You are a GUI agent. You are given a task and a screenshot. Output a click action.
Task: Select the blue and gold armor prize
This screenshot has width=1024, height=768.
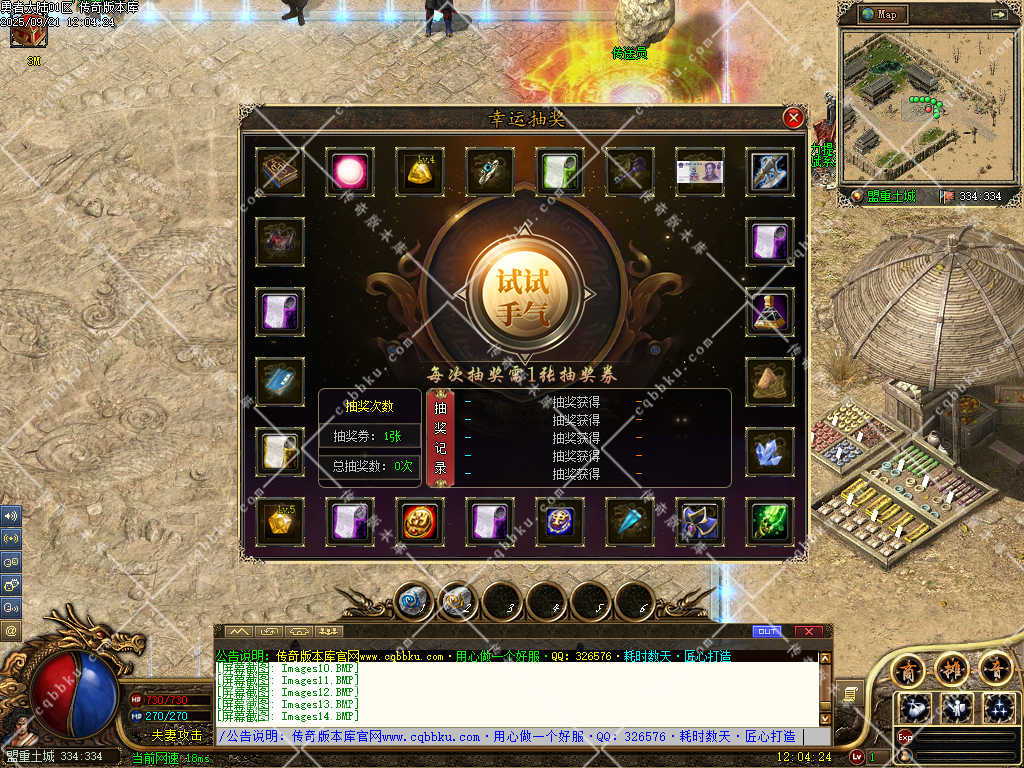pos(699,522)
